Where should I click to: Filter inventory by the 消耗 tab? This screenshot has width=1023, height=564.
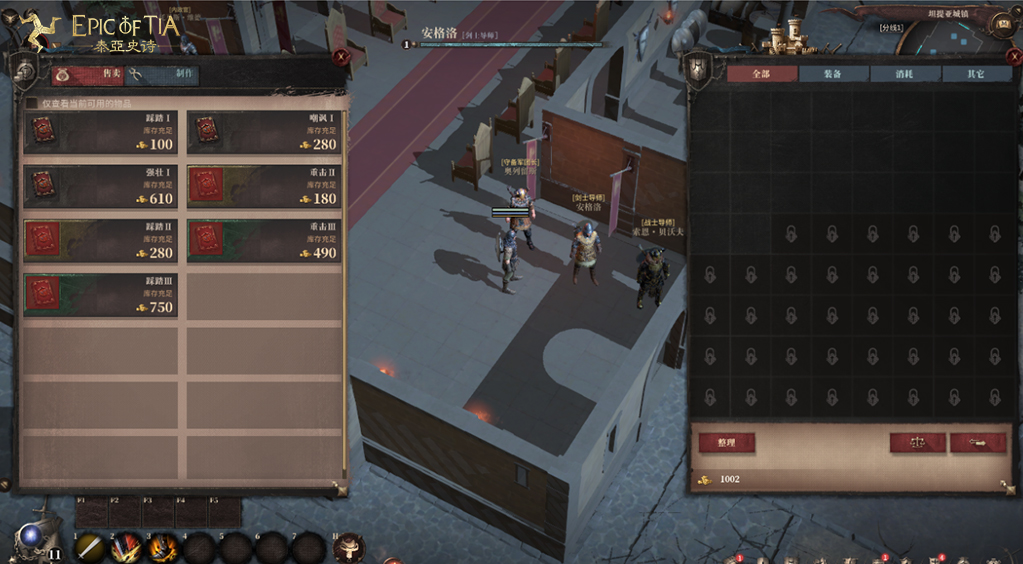[x=904, y=74]
